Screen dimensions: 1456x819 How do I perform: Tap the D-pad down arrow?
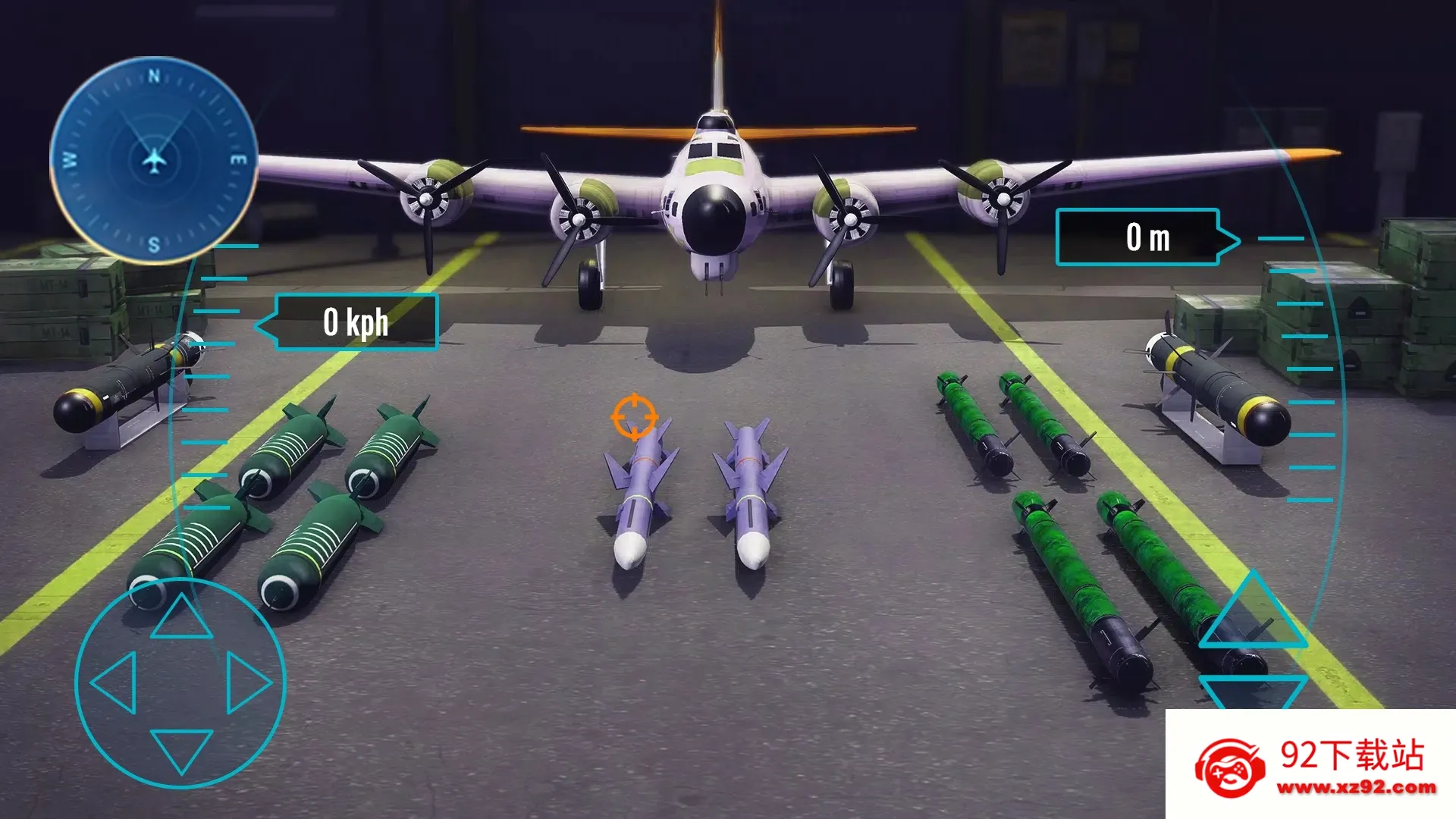click(x=181, y=749)
